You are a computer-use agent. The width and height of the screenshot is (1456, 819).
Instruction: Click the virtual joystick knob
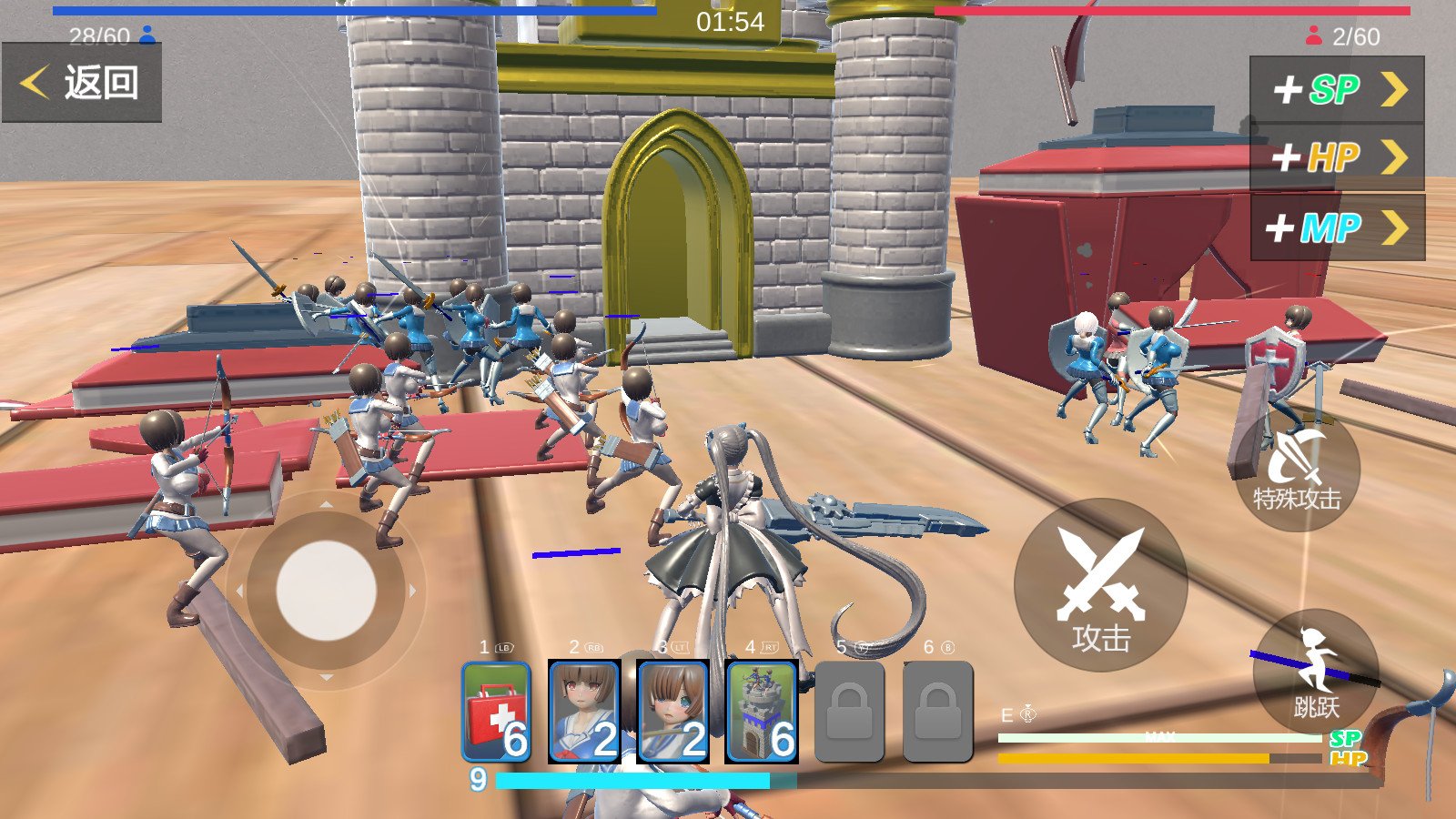[326, 591]
